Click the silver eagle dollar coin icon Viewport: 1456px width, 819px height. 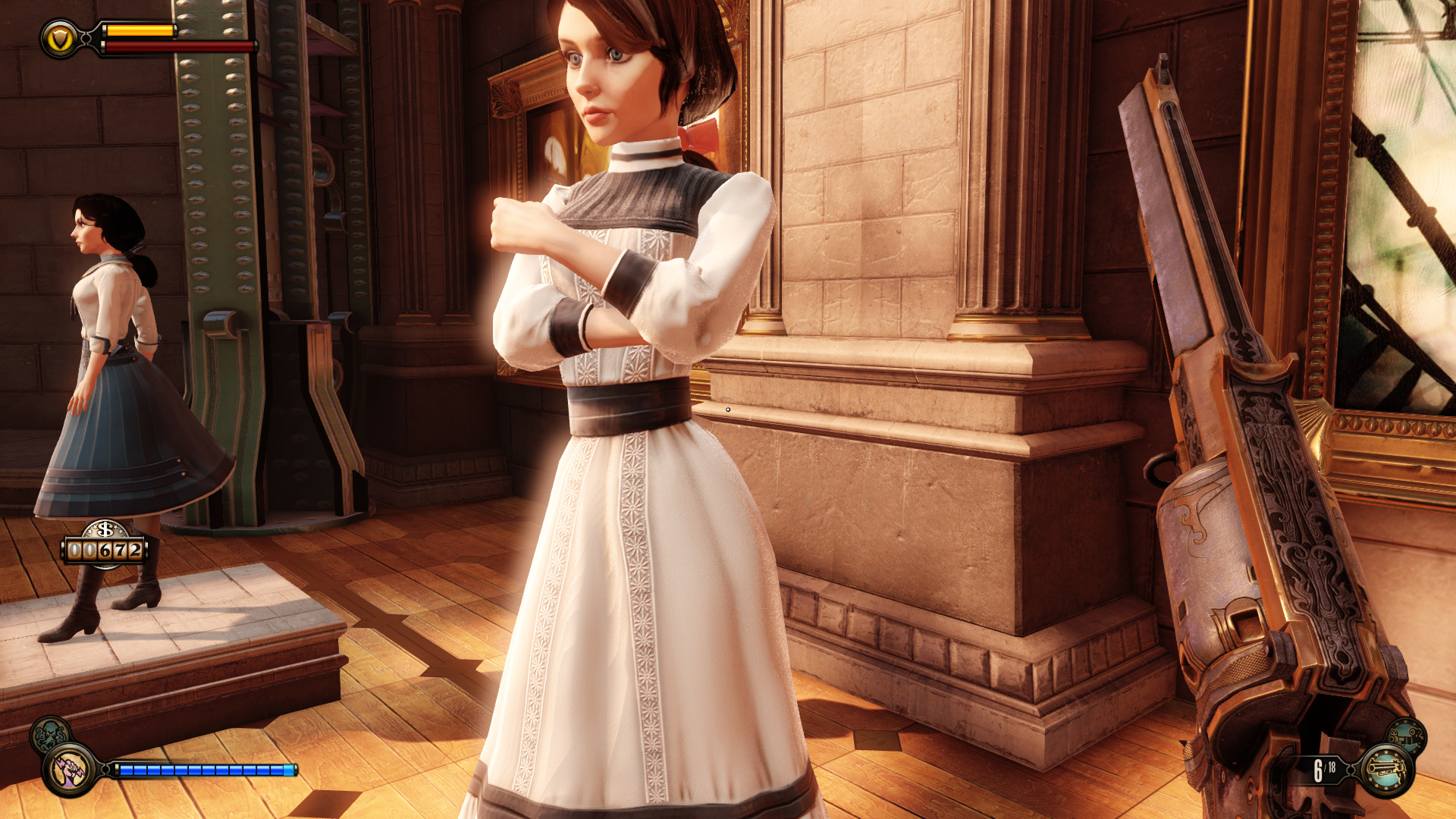click(x=105, y=529)
